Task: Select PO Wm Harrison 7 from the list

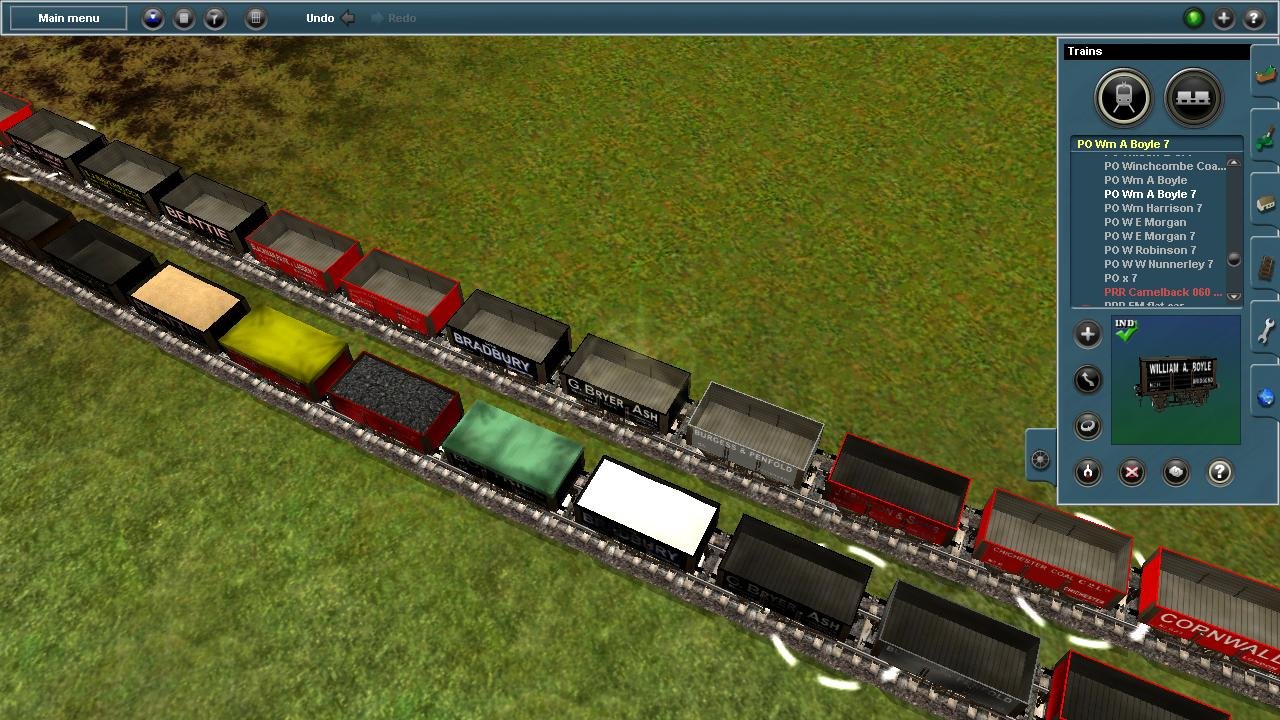Action: click(1153, 208)
